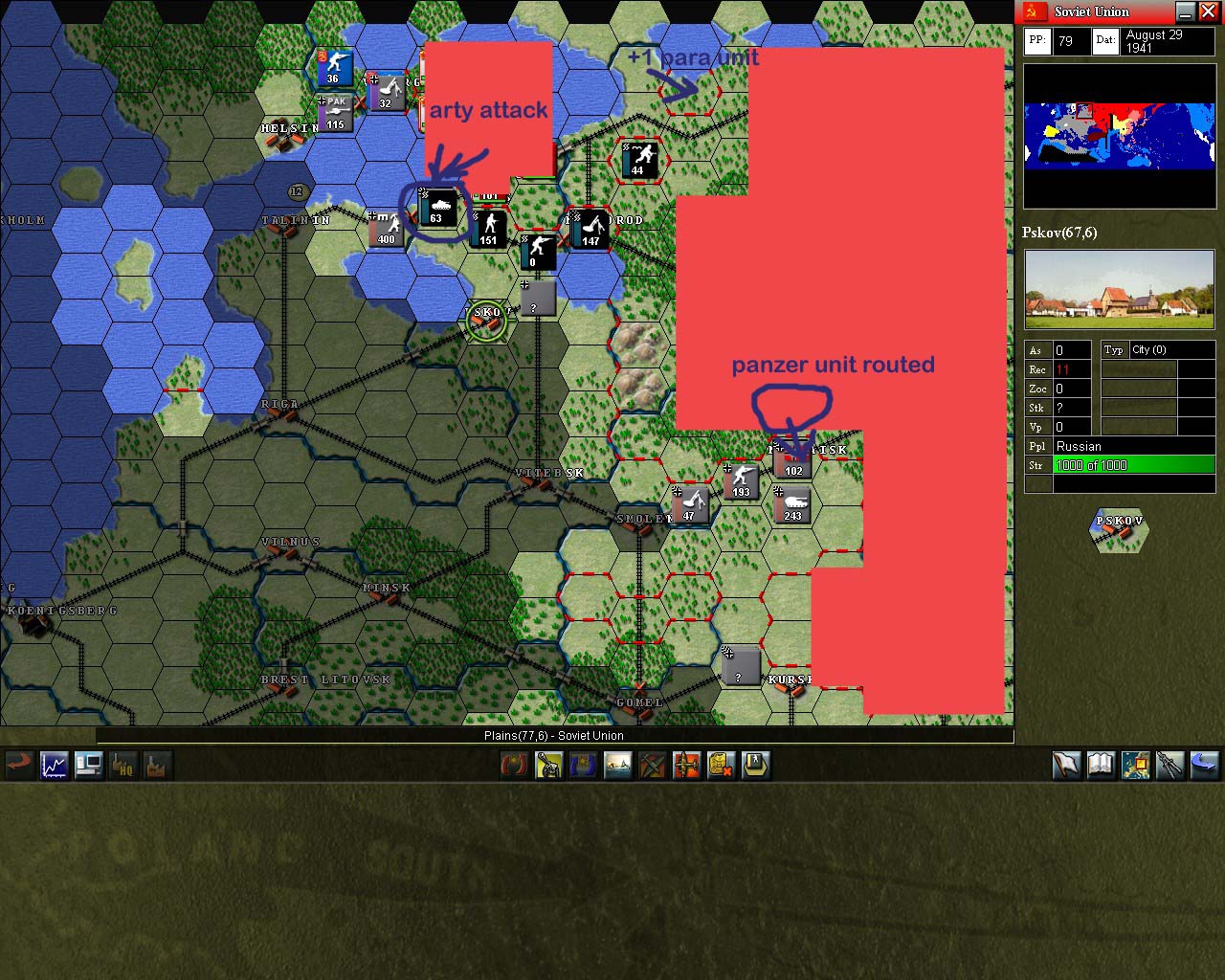End the turn with the blue arrow icon
The height and width of the screenshot is (980, 1225).
pyautogui.click(x=1205, y=765)
